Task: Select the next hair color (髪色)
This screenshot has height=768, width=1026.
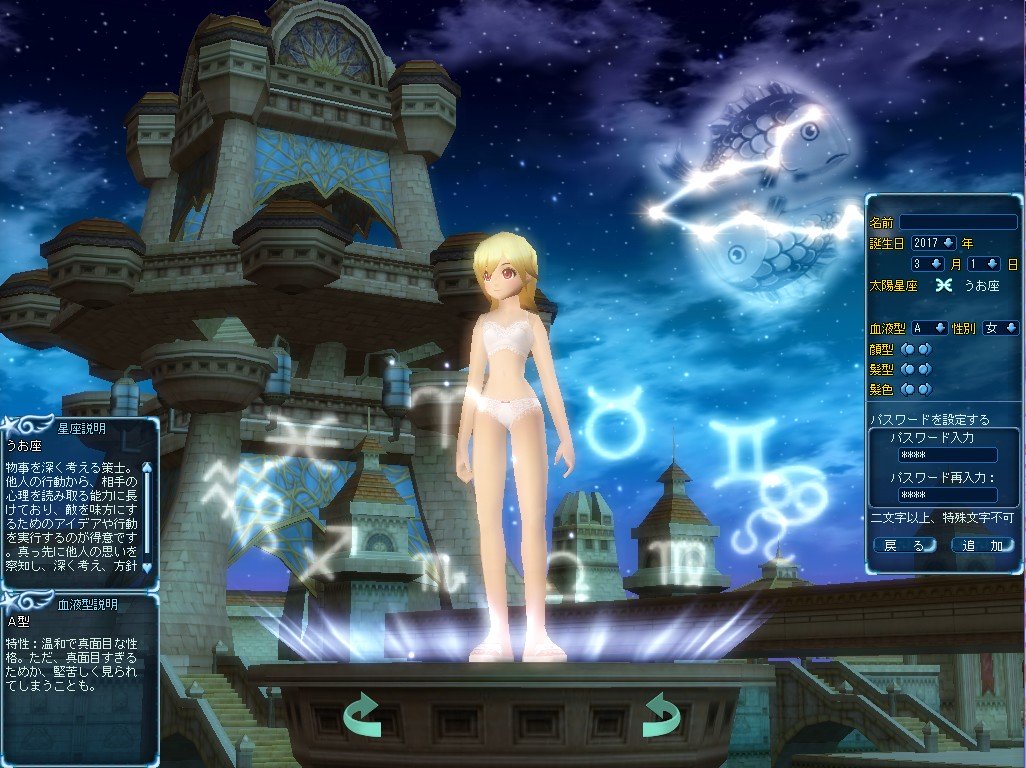Action: click(x=925, y=389)
